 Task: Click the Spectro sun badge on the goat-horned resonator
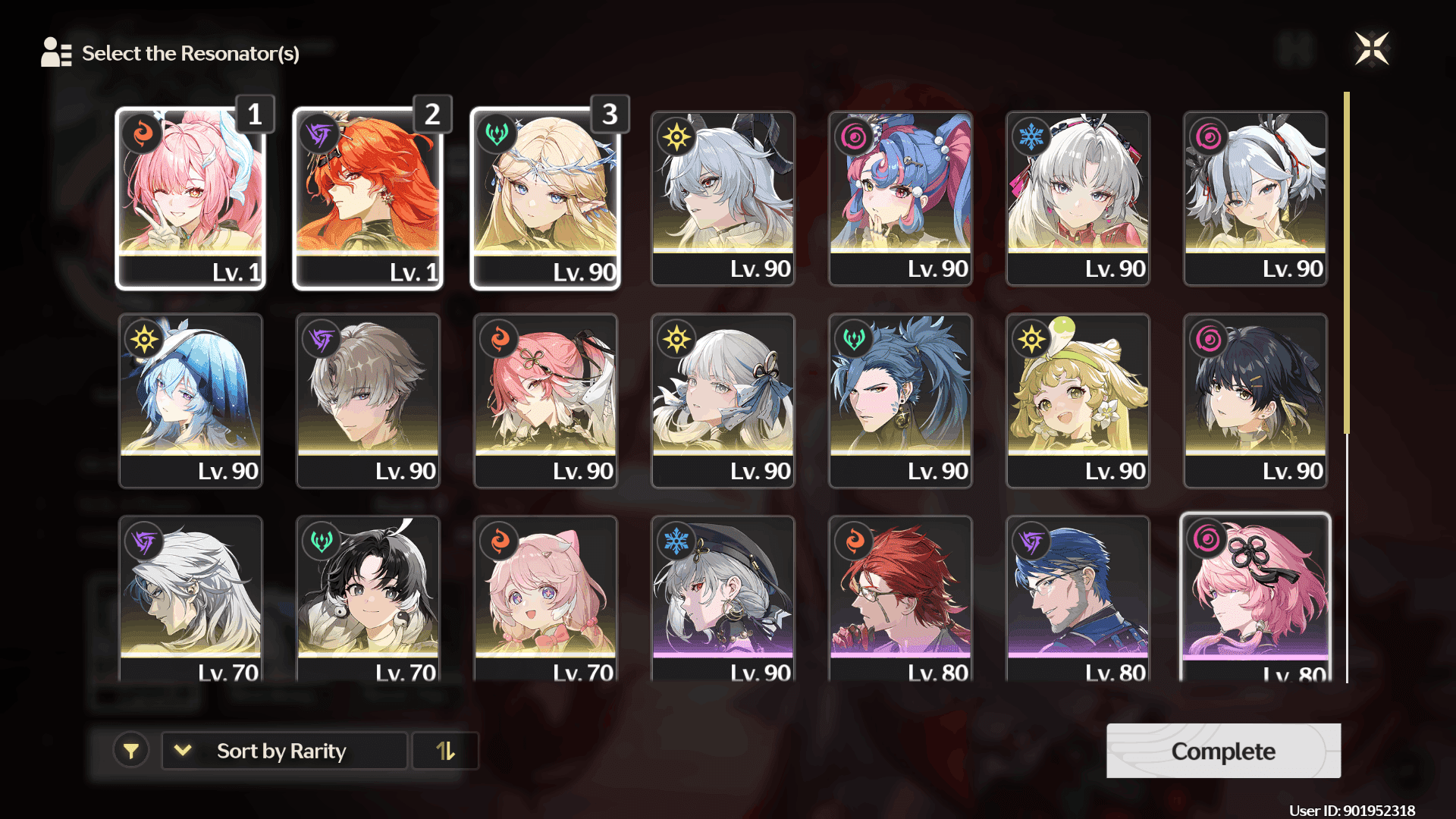675,136
